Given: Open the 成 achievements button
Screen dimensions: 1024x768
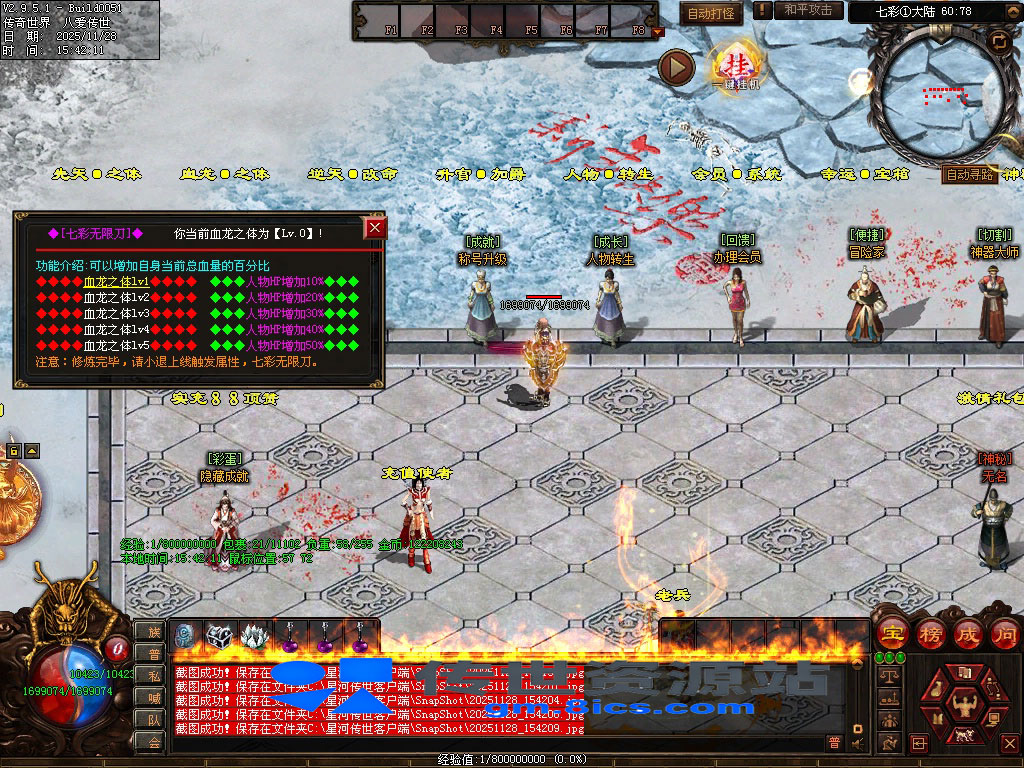Looking at the screenshot, I should click(x=967, y=633).
